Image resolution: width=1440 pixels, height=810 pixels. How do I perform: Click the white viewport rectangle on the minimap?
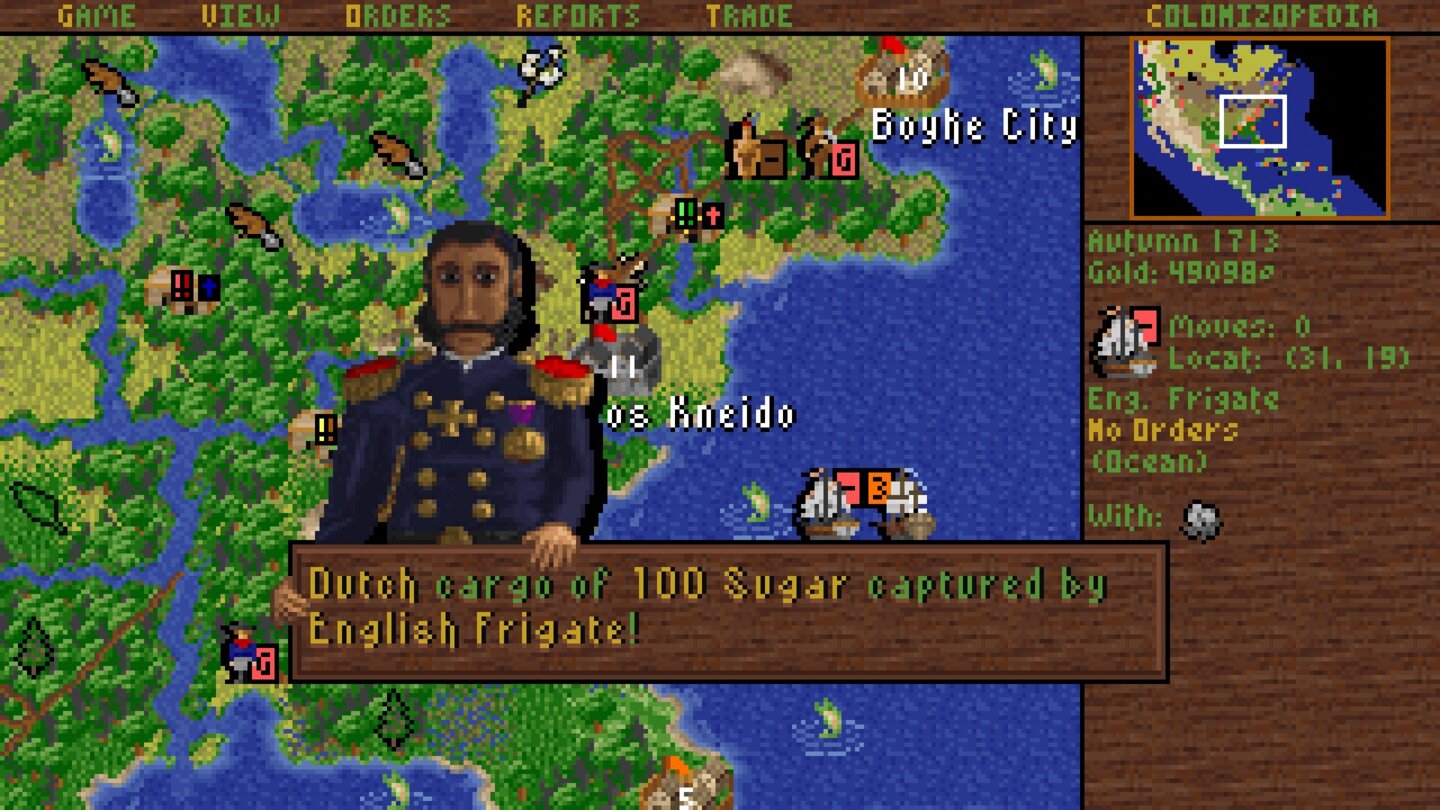point(1255,120)
